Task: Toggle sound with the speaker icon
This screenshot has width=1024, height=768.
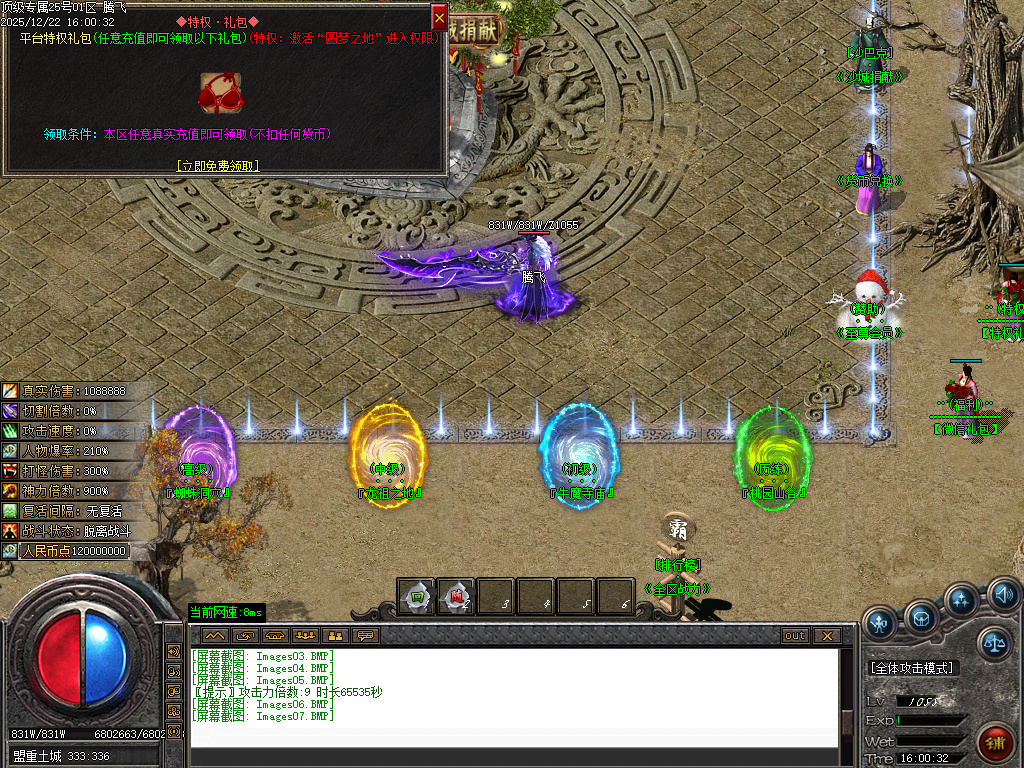Action: (x=1003, y=595)
